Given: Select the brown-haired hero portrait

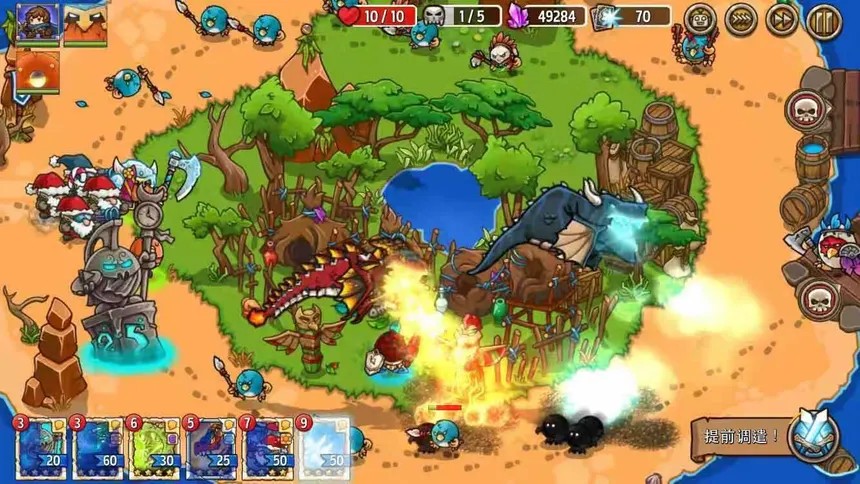Looking at the screenshot, I should [37, 23].
